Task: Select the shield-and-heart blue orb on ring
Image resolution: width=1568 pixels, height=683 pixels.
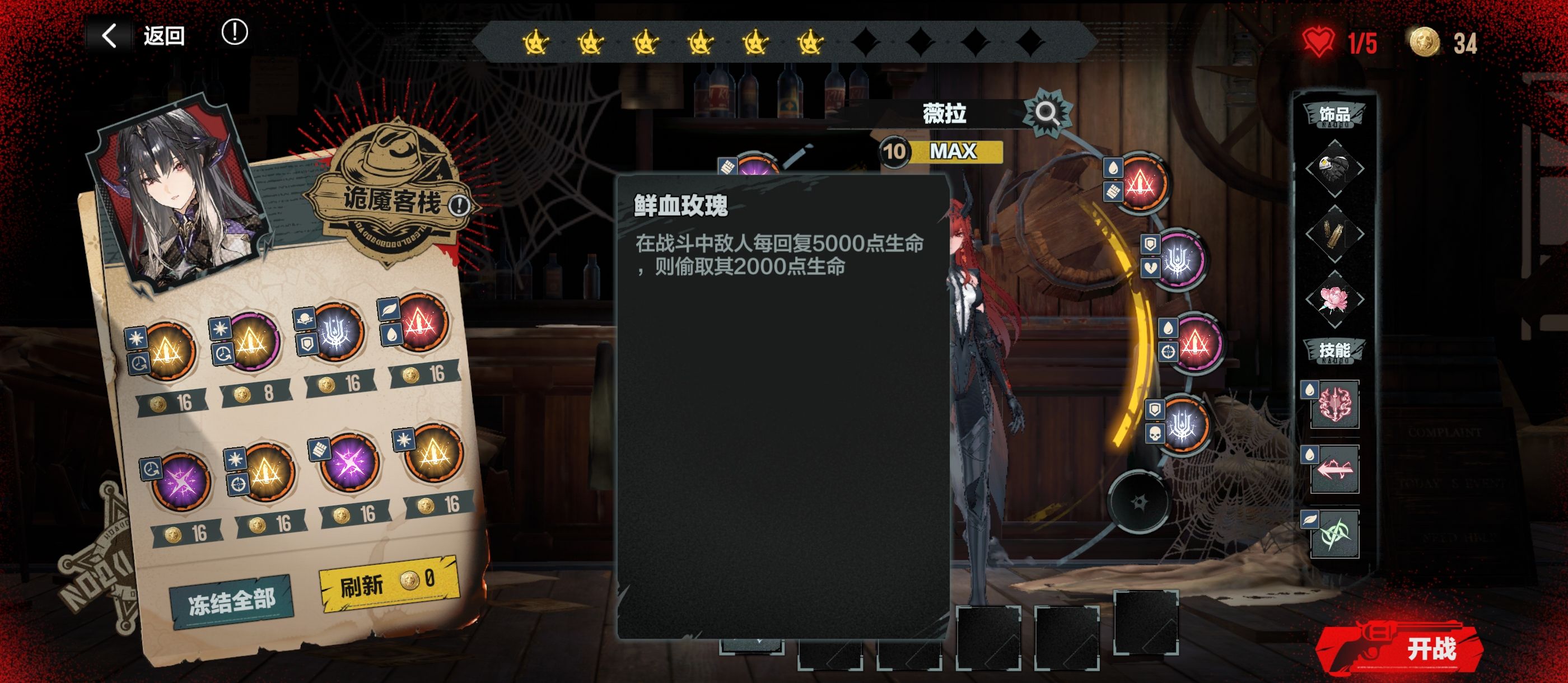Action: (x=1179, y=259)
